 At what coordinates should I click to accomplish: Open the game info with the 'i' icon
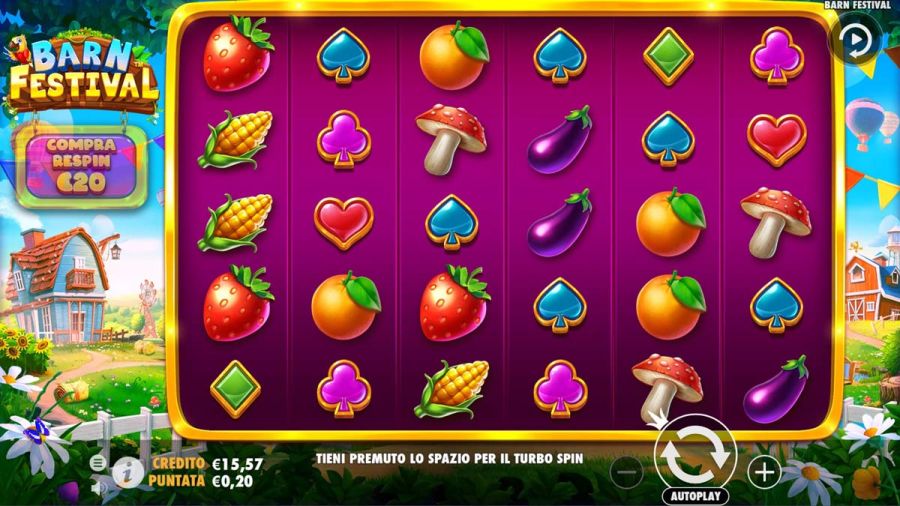click(126, 472)
